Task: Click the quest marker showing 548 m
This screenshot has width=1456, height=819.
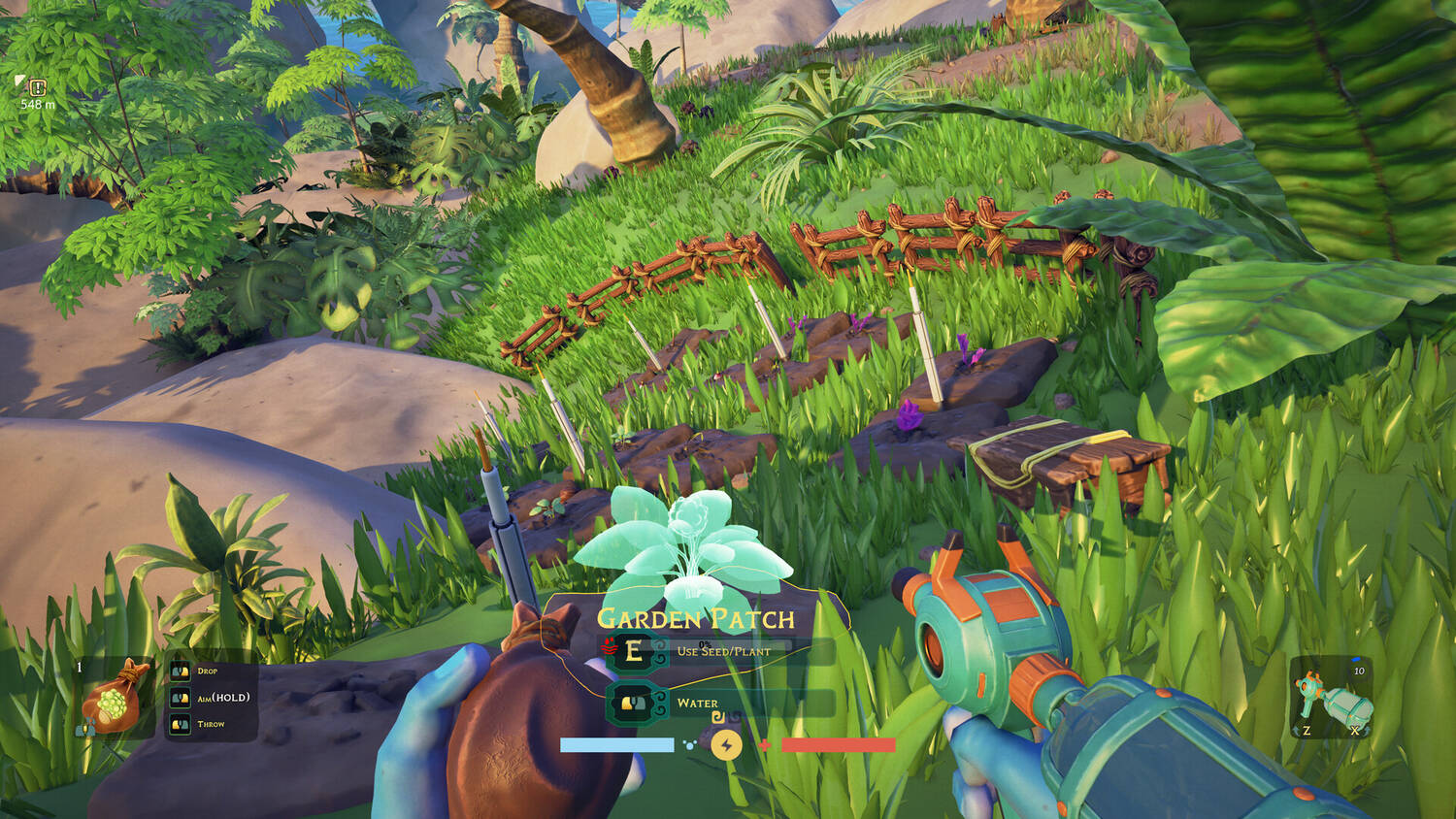Action: tap(38, 88)
